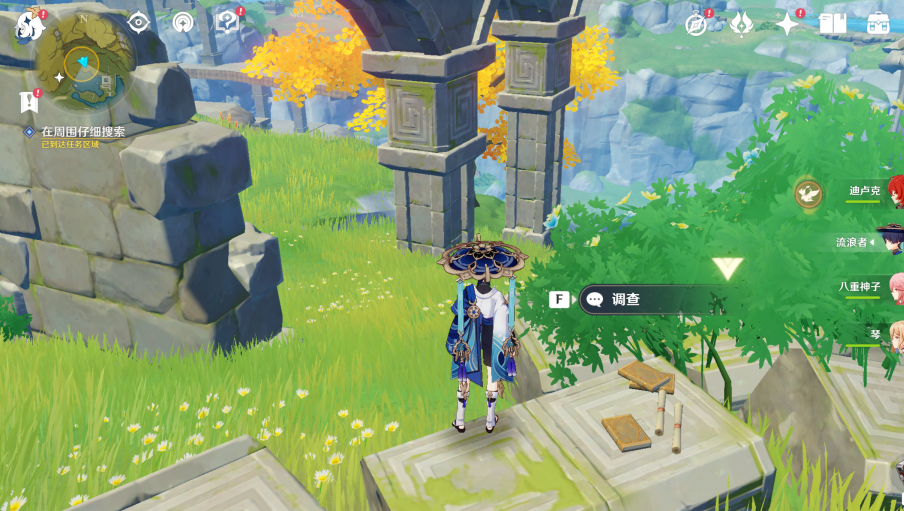904x511 pixels.
Task: Select the 在周围仔细搜索 quest tracker
Action: 83,131
